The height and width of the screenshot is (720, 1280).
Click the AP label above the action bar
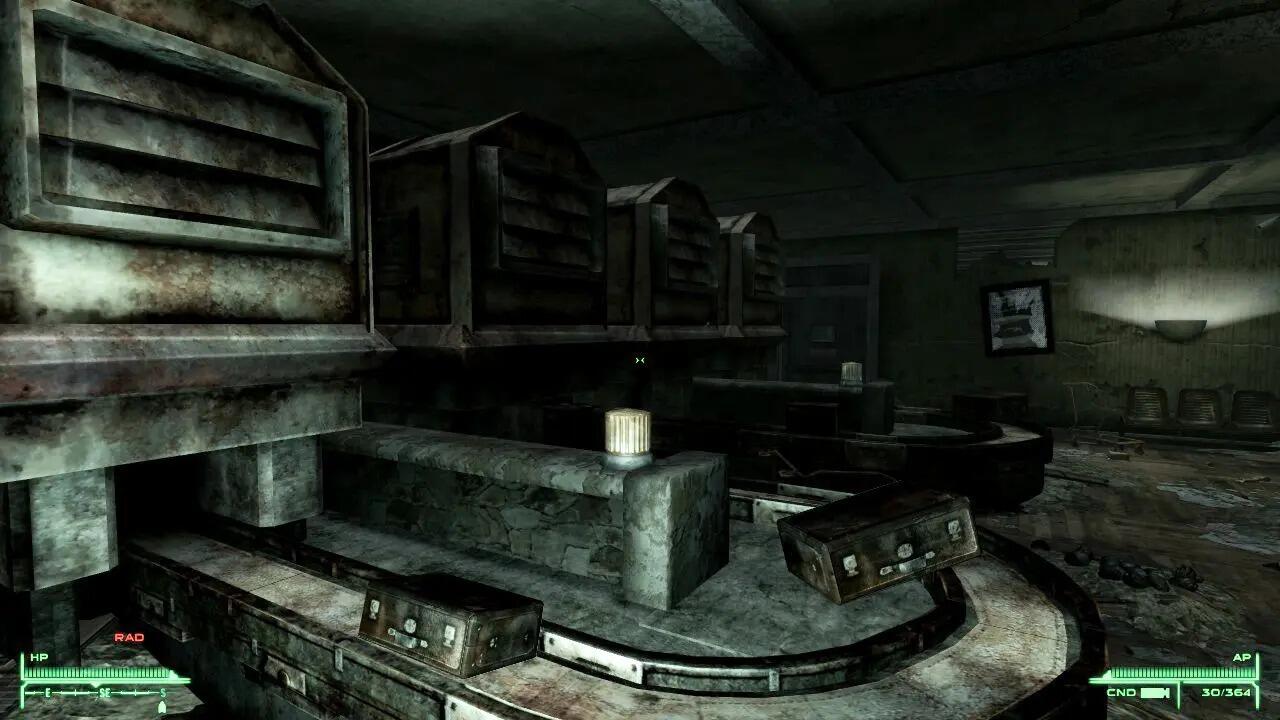point(1243,657)
